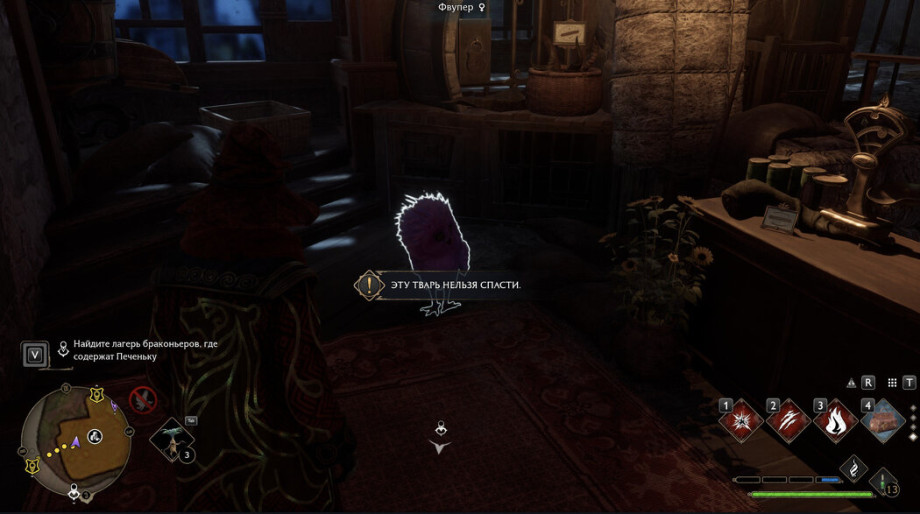Activate the ancient magic swirl icon
Image resolution: width=920 pixels, height=514 pixels.
point(852,467)
